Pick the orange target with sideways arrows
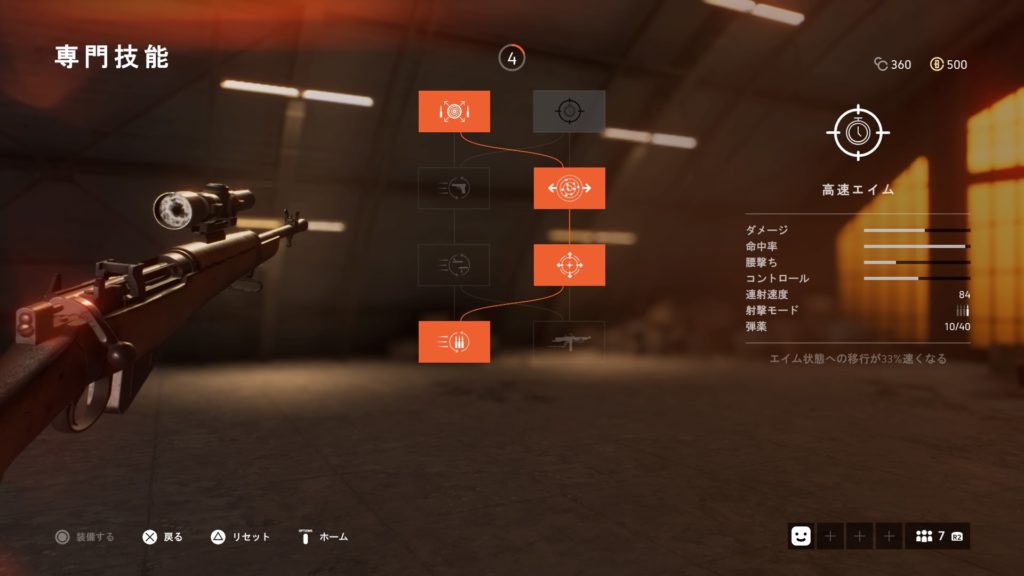Viewport: 1024px width, 576px height. 569,188
